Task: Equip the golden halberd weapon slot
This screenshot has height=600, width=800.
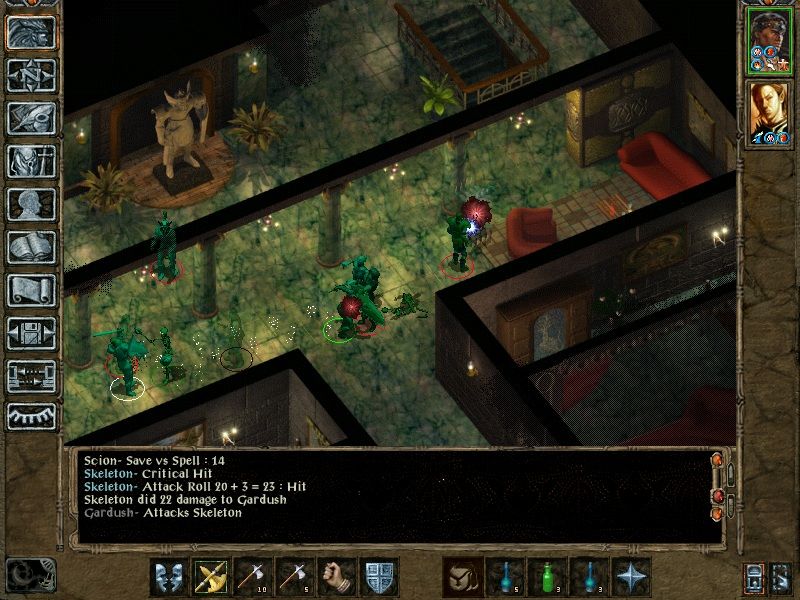Action: 210,577
